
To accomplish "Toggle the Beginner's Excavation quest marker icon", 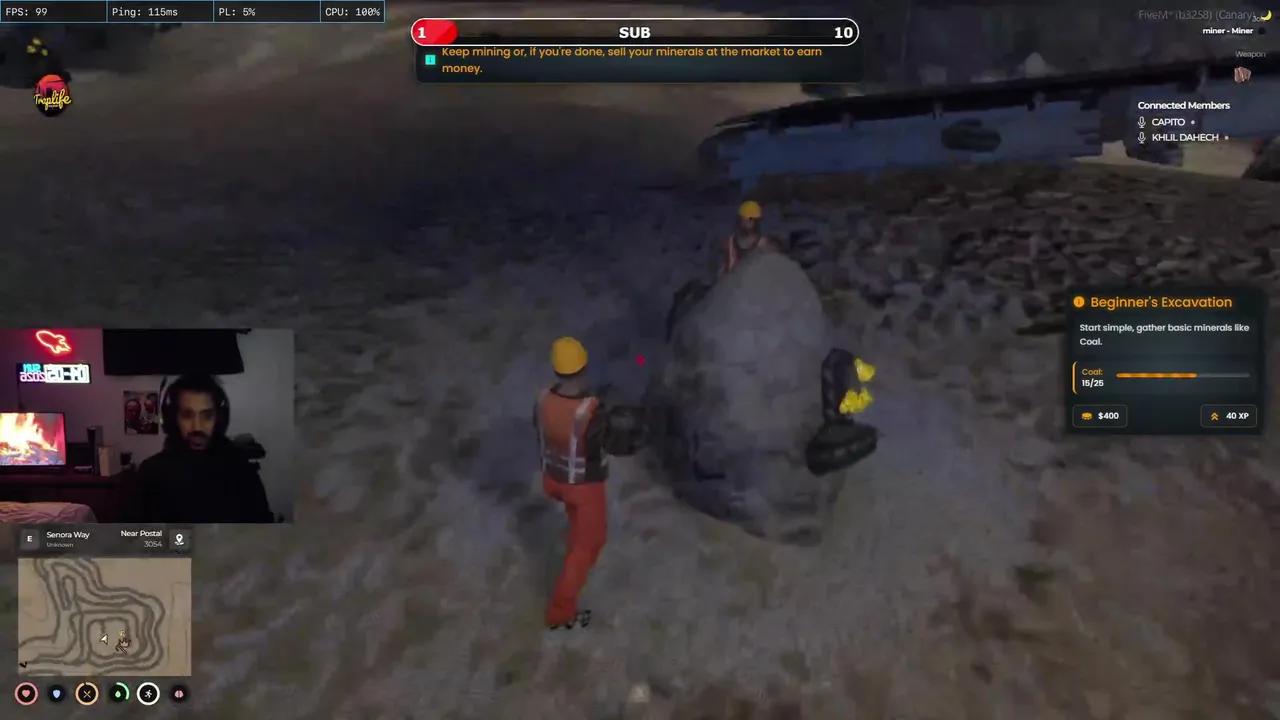I will (x=1078, y=301).
